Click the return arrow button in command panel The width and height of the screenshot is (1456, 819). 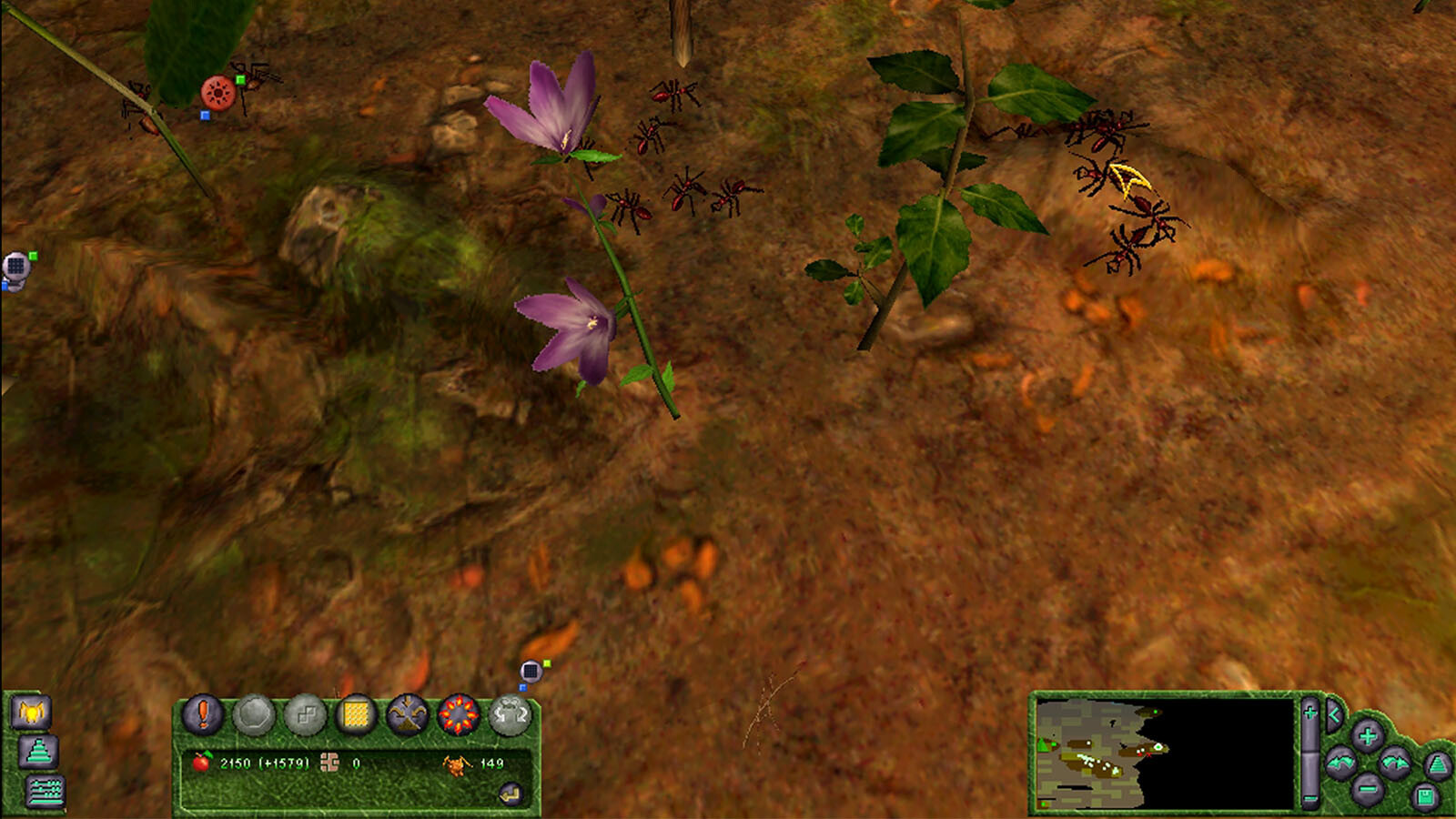click(511, 794)
